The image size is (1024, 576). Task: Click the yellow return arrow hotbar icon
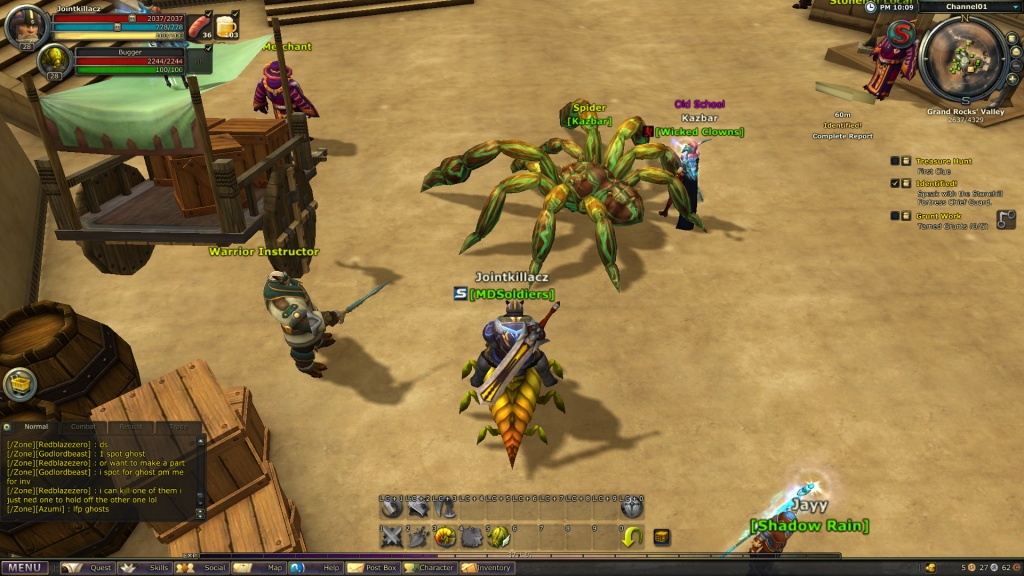[x=632, y=538]
